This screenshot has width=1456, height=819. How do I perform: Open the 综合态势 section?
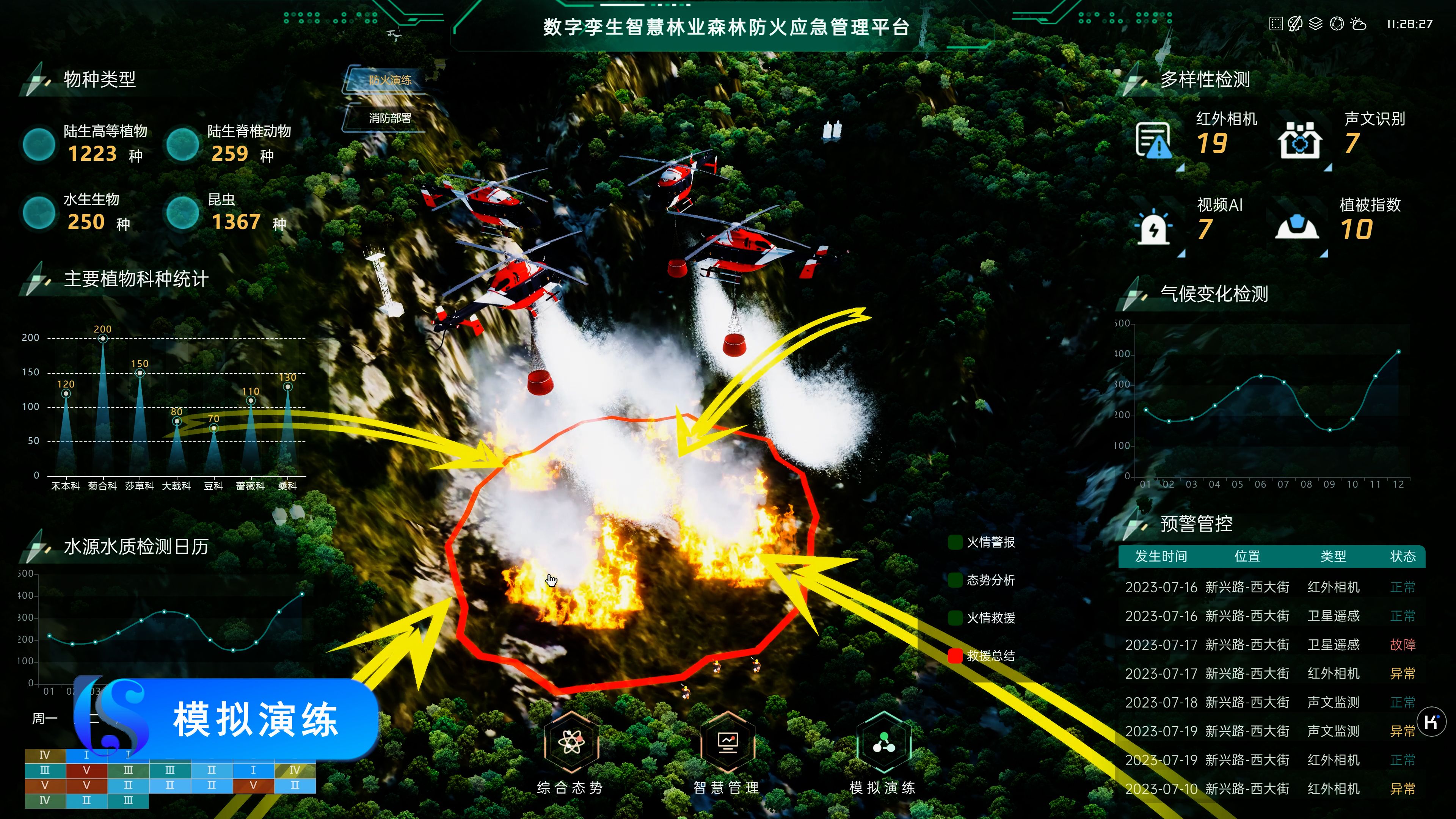click(x=570, y=743)
